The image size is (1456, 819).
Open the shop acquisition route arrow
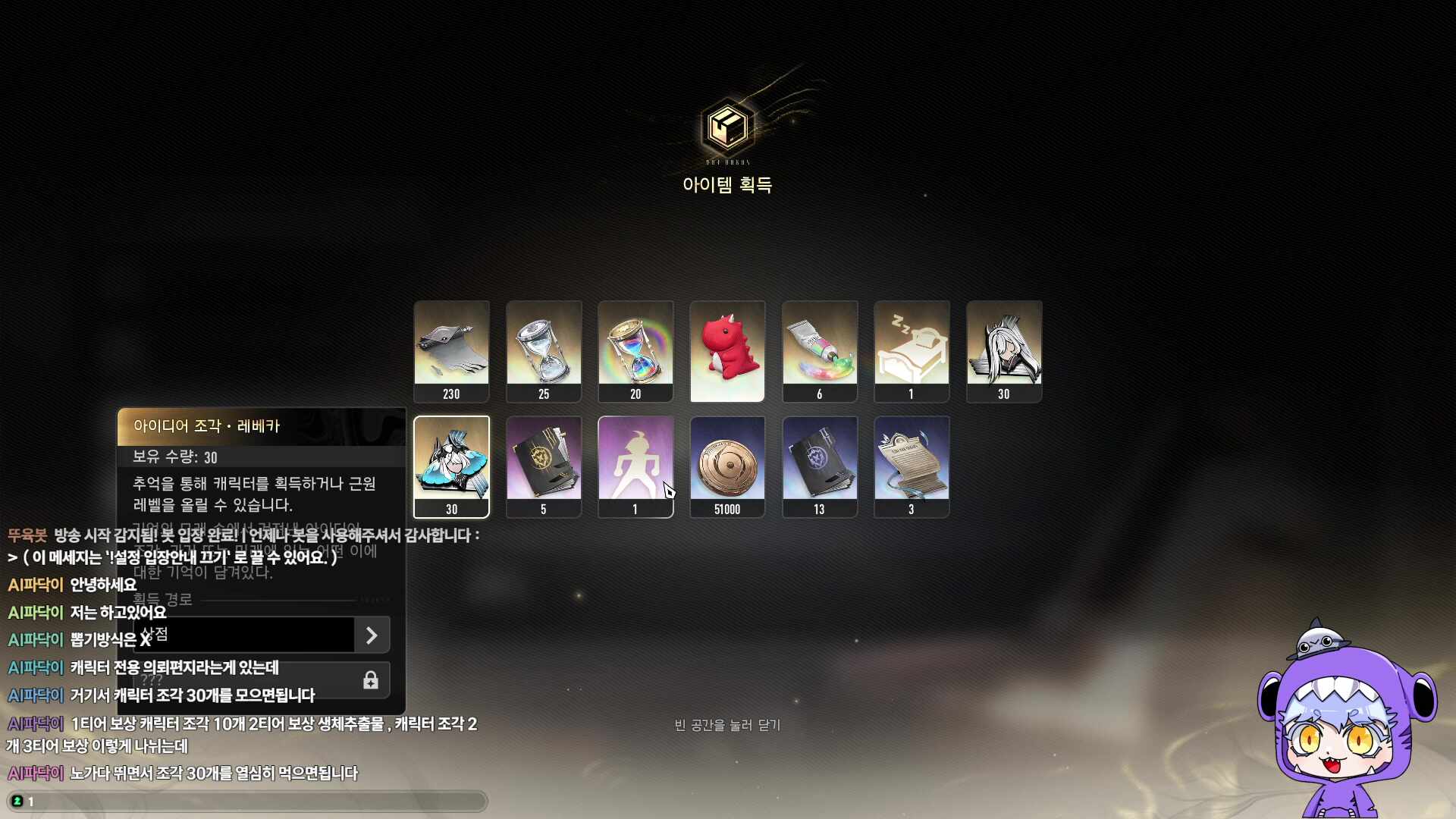[x=372, y=635]
